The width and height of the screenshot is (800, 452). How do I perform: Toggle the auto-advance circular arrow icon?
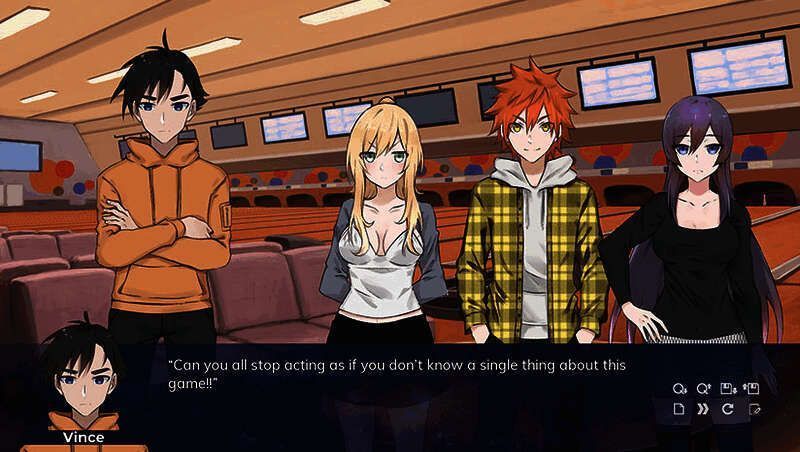[728, 410]
